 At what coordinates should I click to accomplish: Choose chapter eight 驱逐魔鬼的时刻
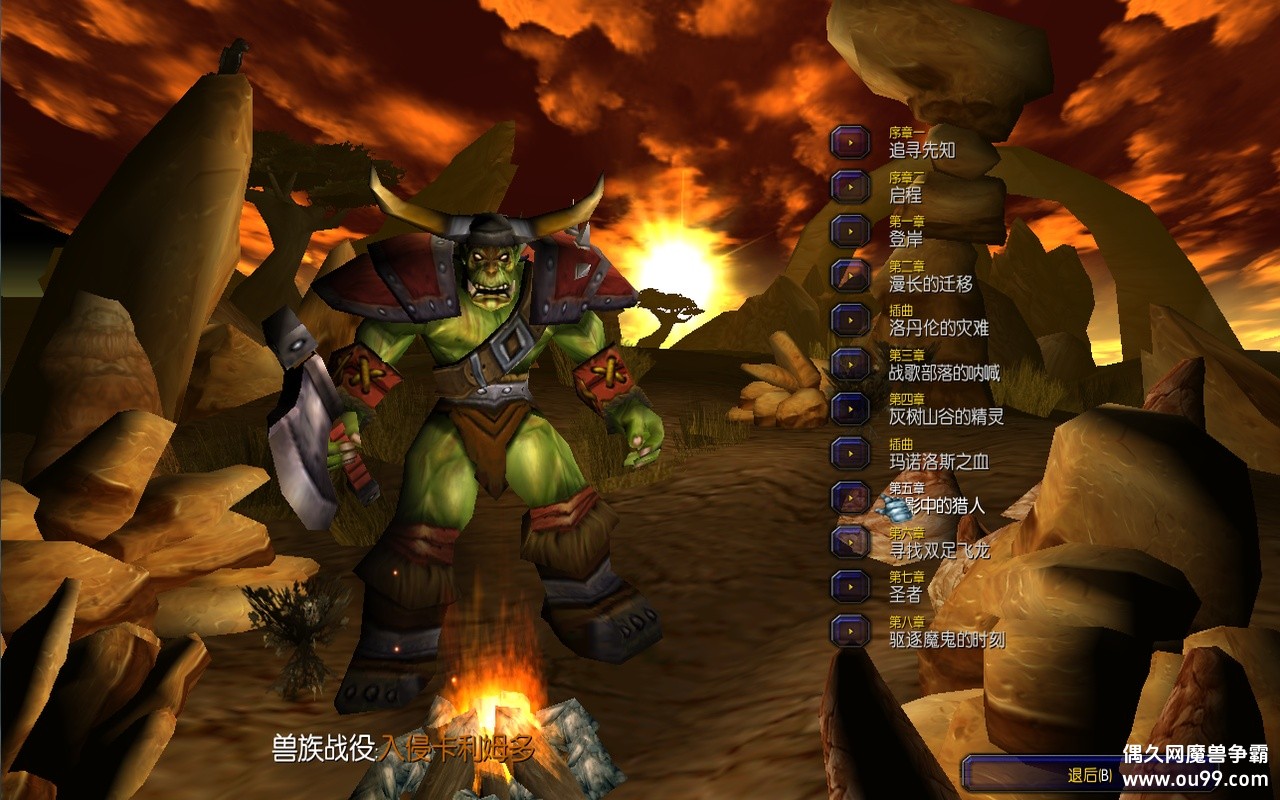[850, 630]
